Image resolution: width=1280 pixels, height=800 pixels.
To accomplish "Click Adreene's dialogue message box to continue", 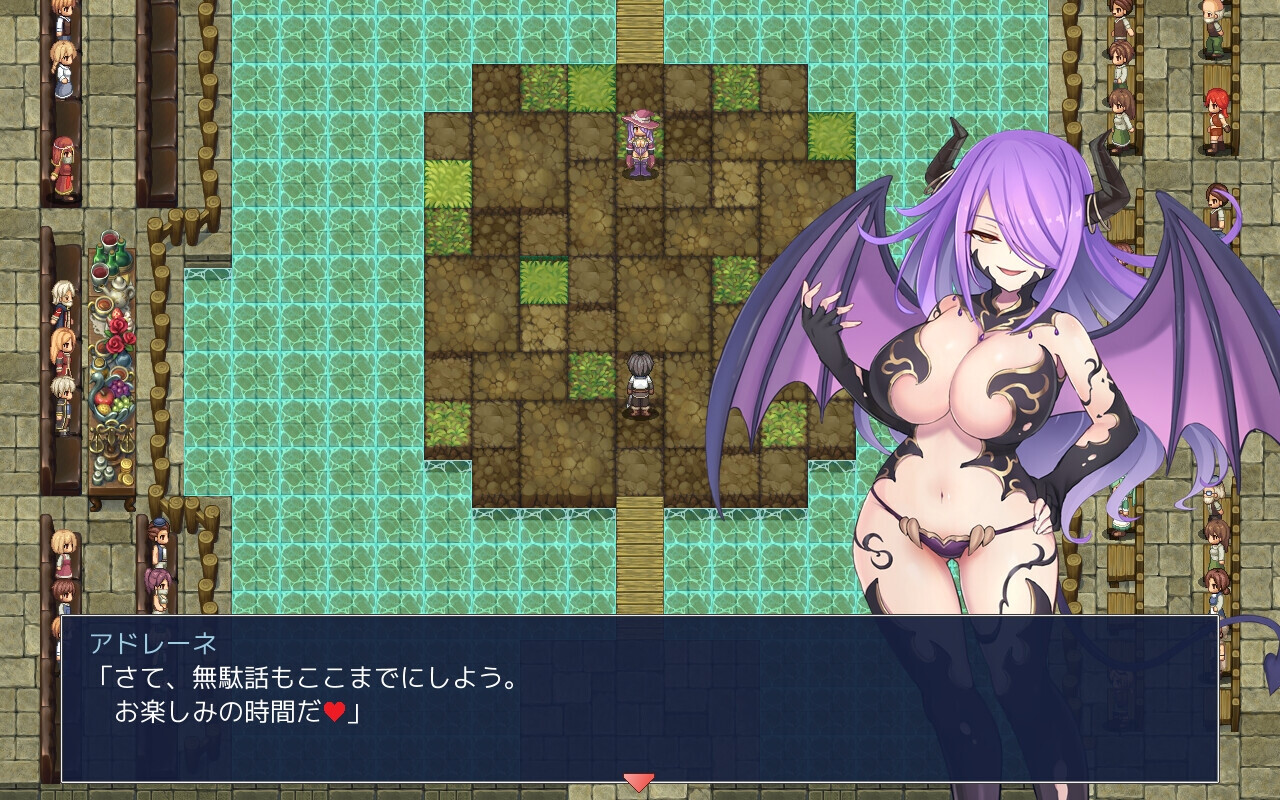I will (x=640, y=698).
